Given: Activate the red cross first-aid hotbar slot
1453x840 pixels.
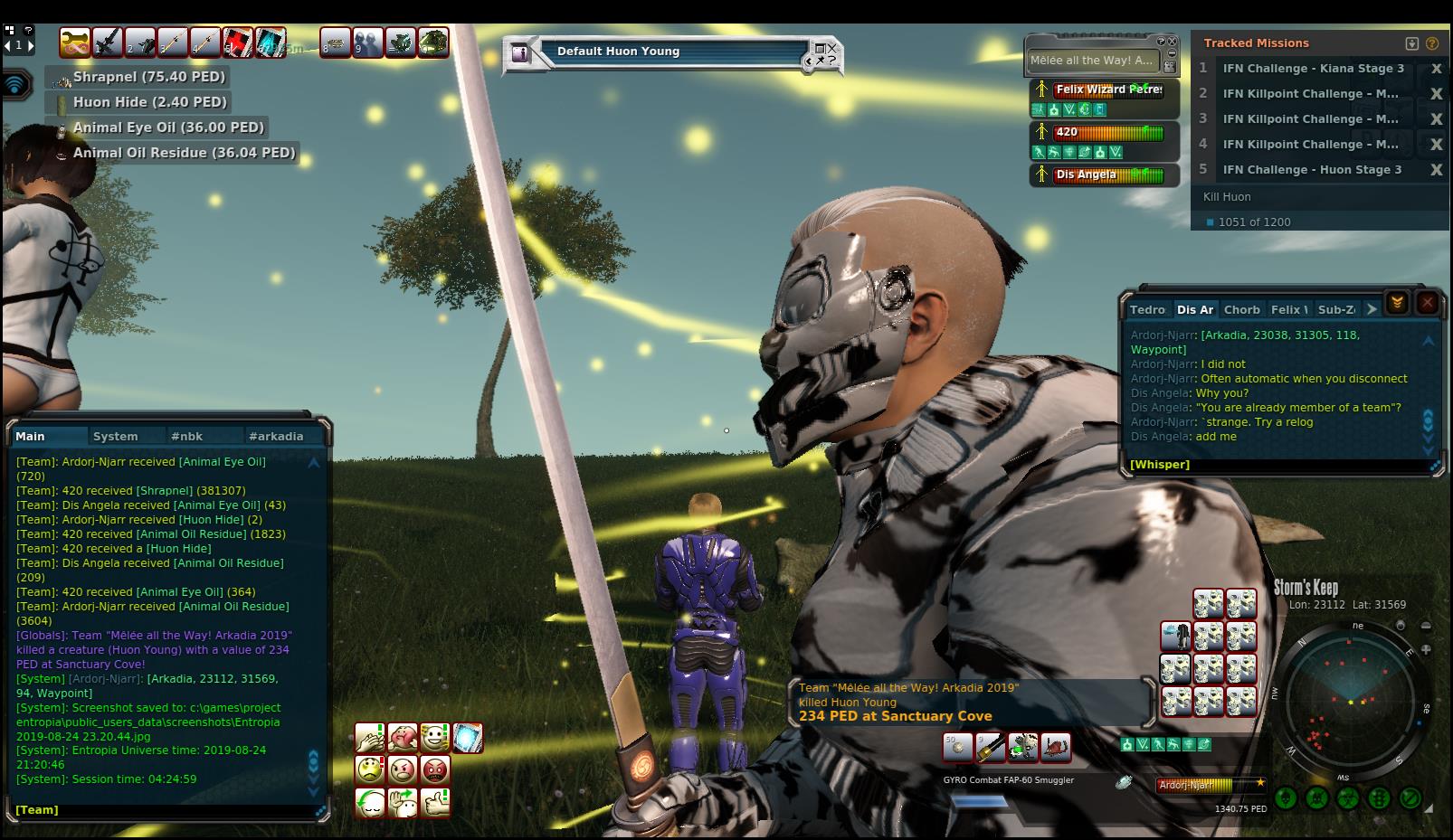Looking at the screenshot, I should tap(237, 42).
